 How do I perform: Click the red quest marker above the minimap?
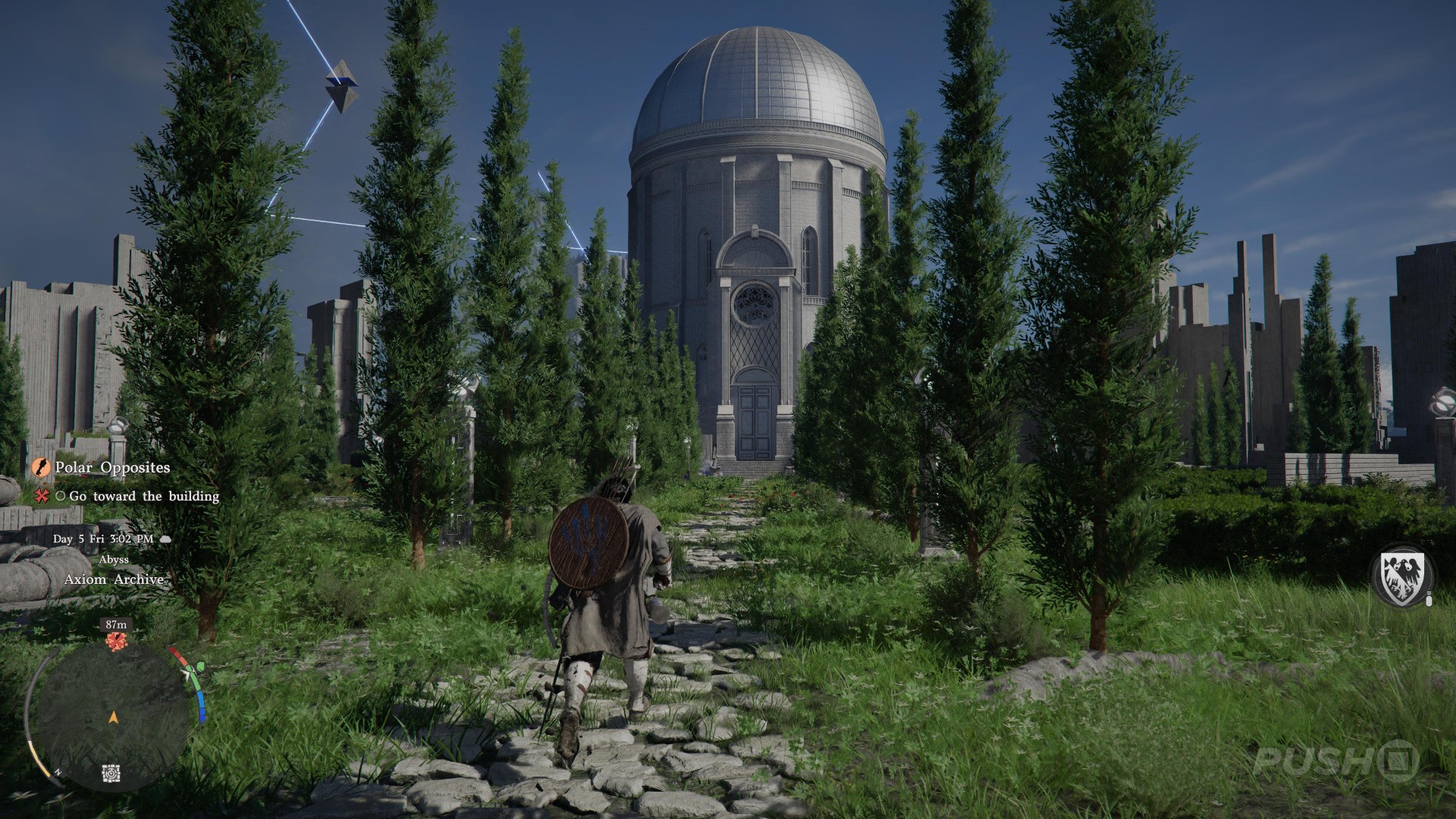[x=116, y=642]
